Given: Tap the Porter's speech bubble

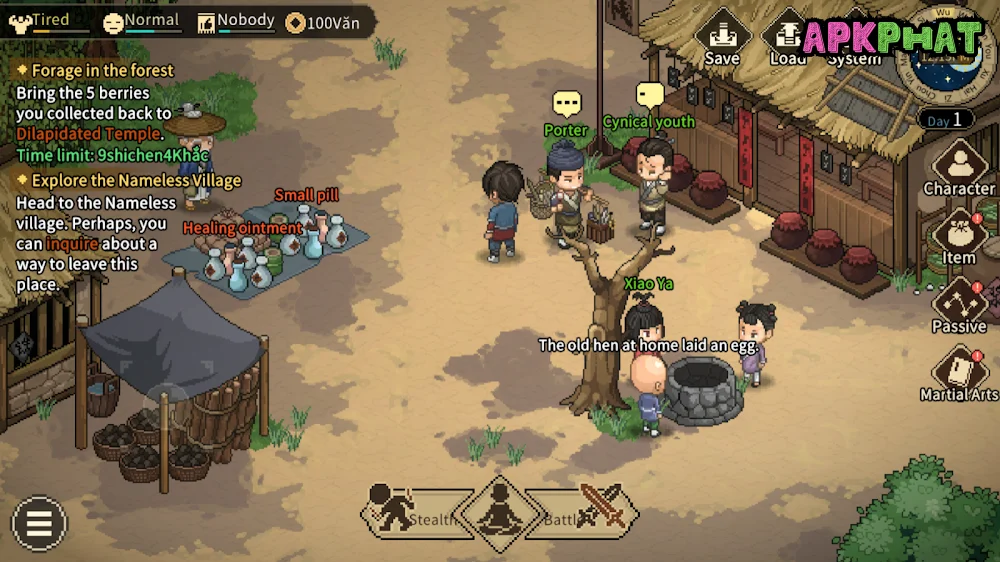Looking at the screenshot, I should tap(567, 104).
